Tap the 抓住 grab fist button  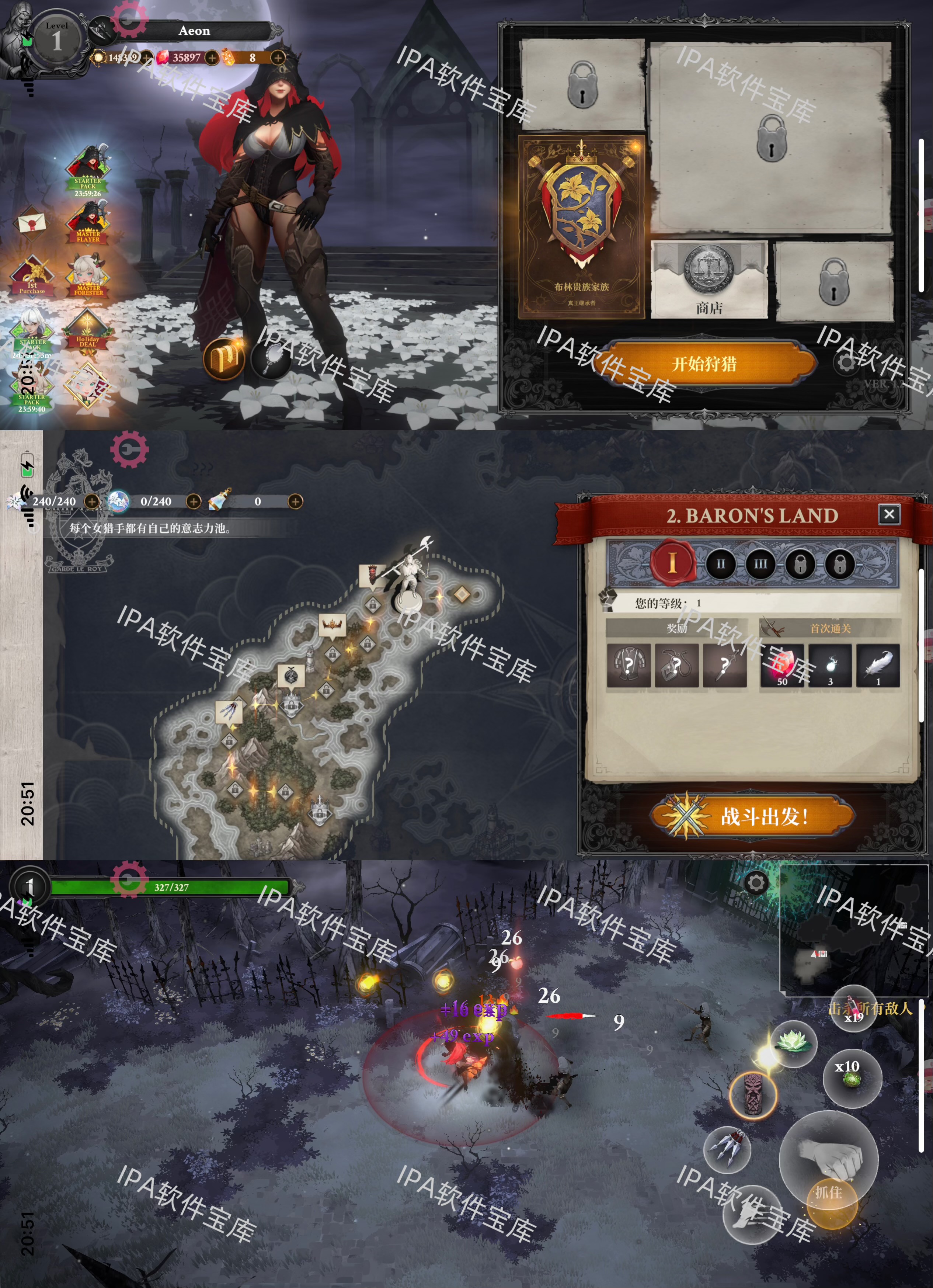(x=829, y=1159)
